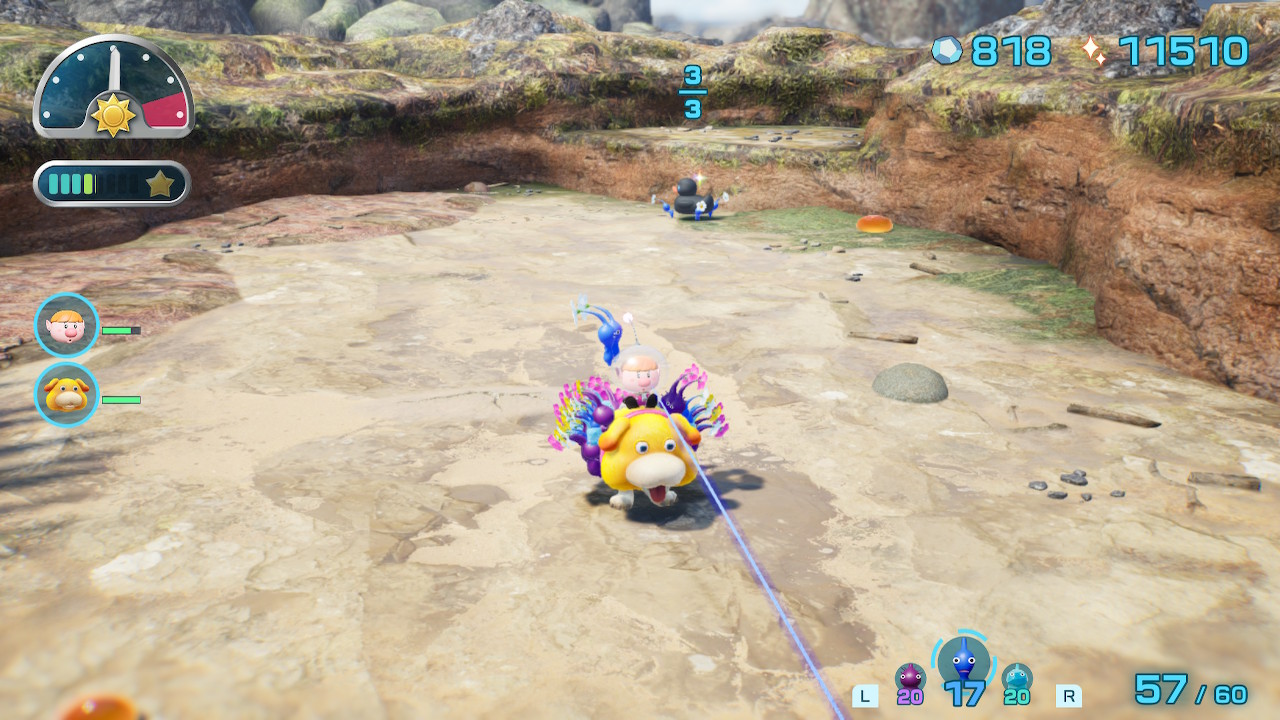The width and height of the screenshot is (1280, 720).
Task: Choose the purple Pikmin type icon
Action: click(x=910, y=678)
